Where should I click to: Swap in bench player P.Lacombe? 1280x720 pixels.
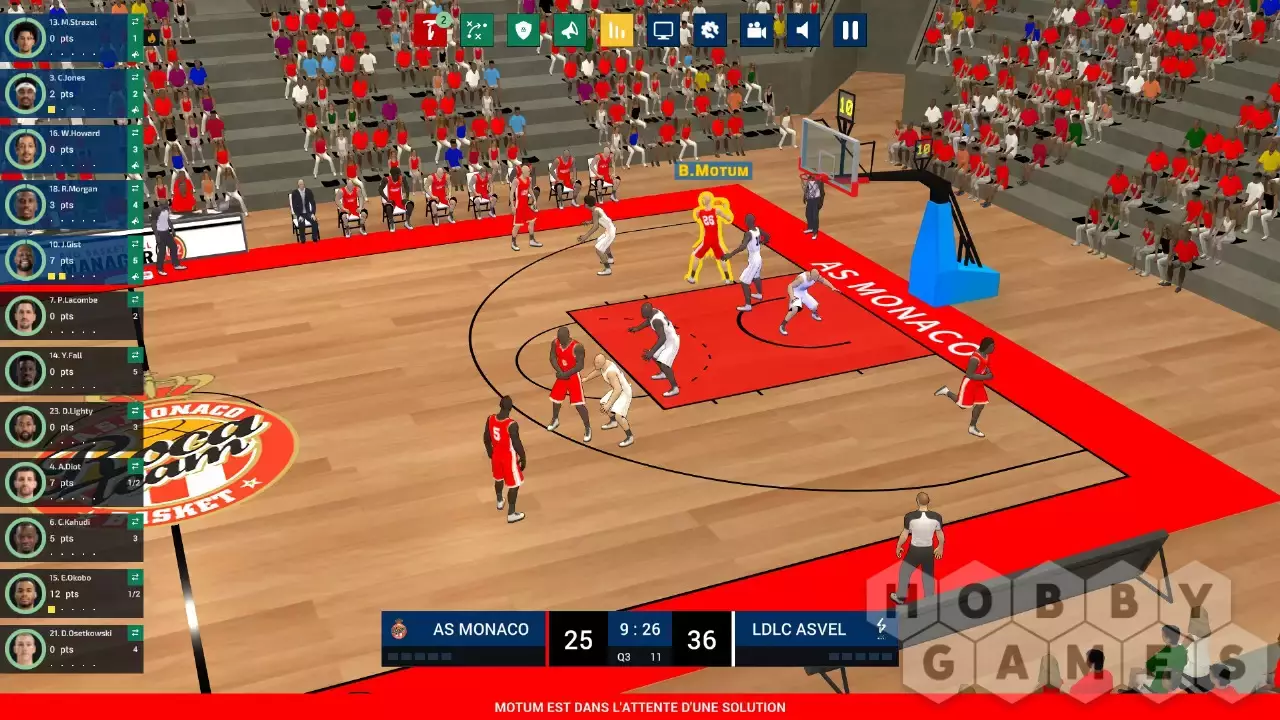135,299
